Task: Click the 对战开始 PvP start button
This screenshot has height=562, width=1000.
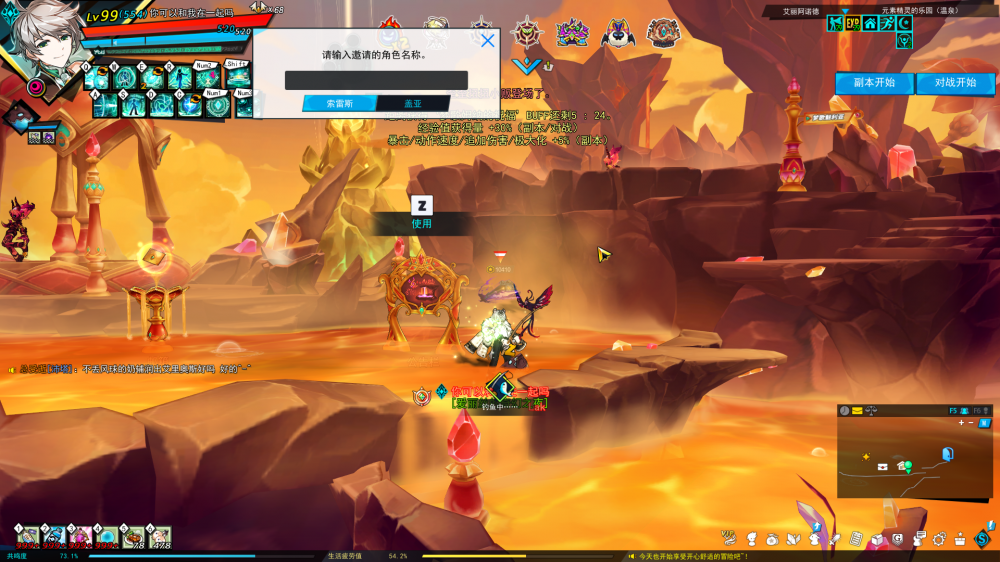Action: click(x=955, y=83)
